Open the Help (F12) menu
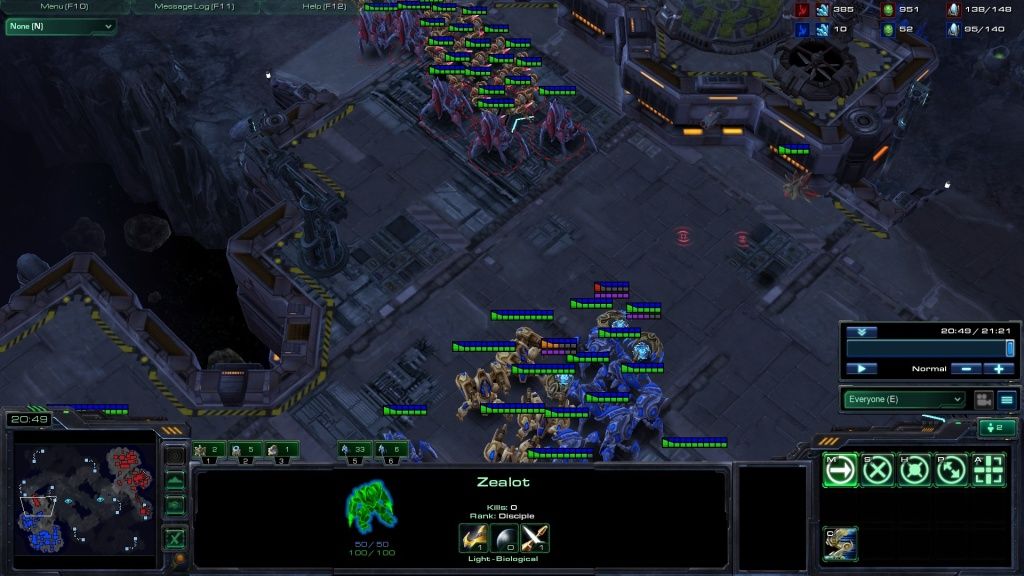 (x=324, y=6)
